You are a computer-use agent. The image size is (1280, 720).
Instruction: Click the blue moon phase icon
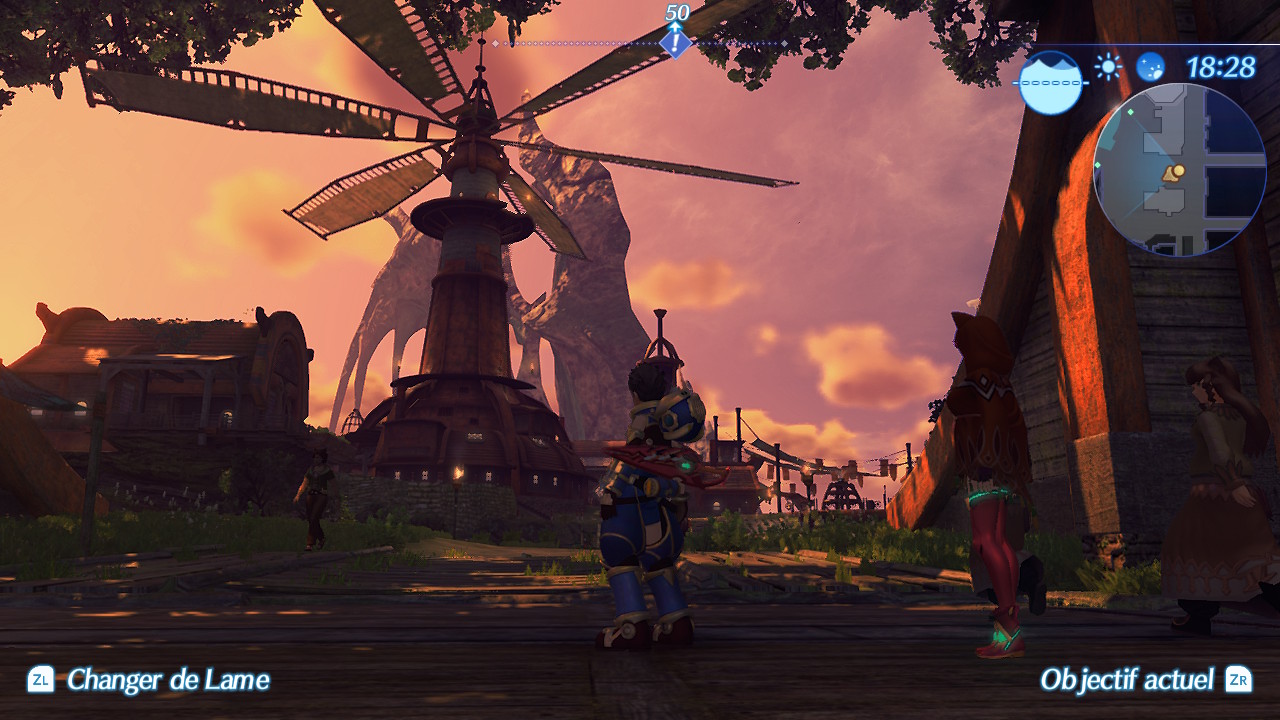point(1150,67)
